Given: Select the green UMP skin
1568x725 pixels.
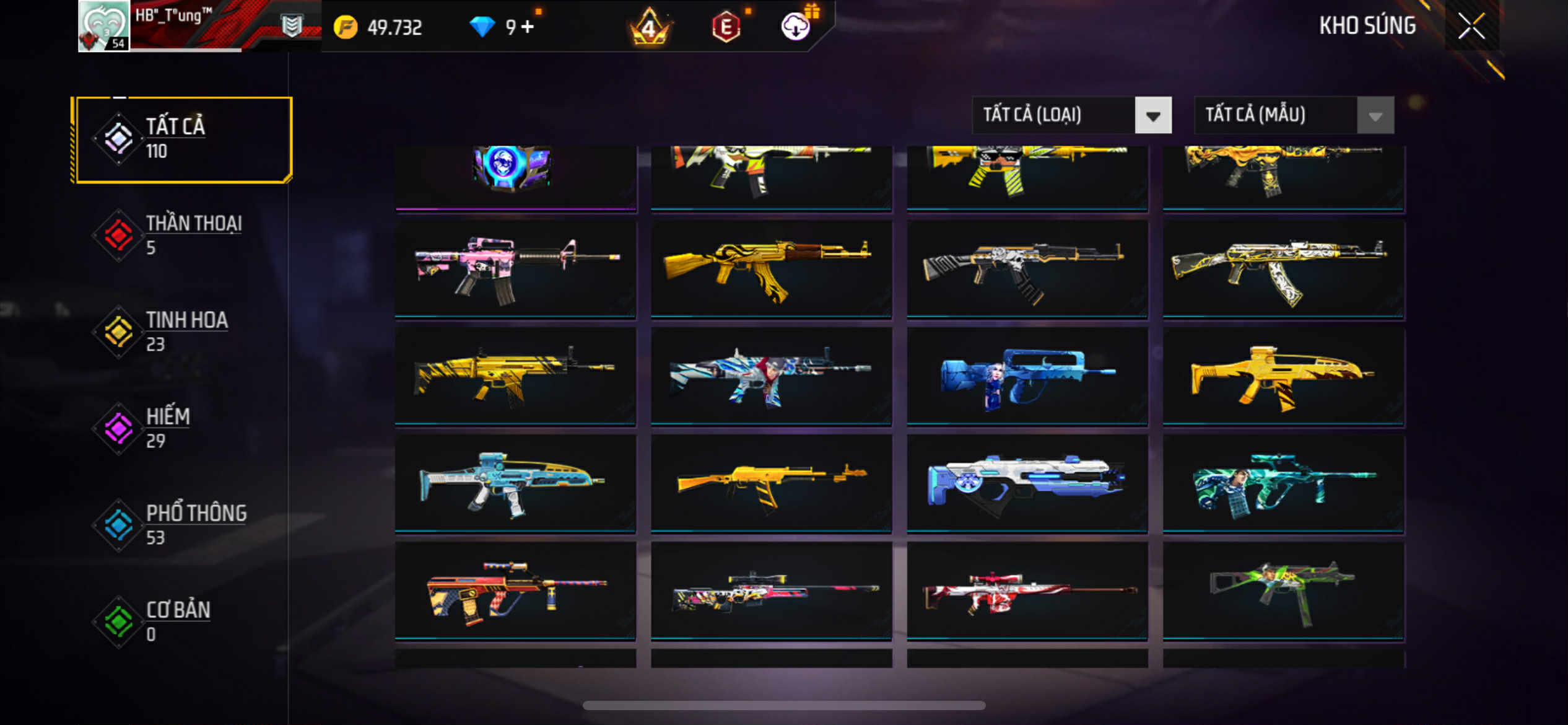Looking at the screenshot, I should (1283, 591).
